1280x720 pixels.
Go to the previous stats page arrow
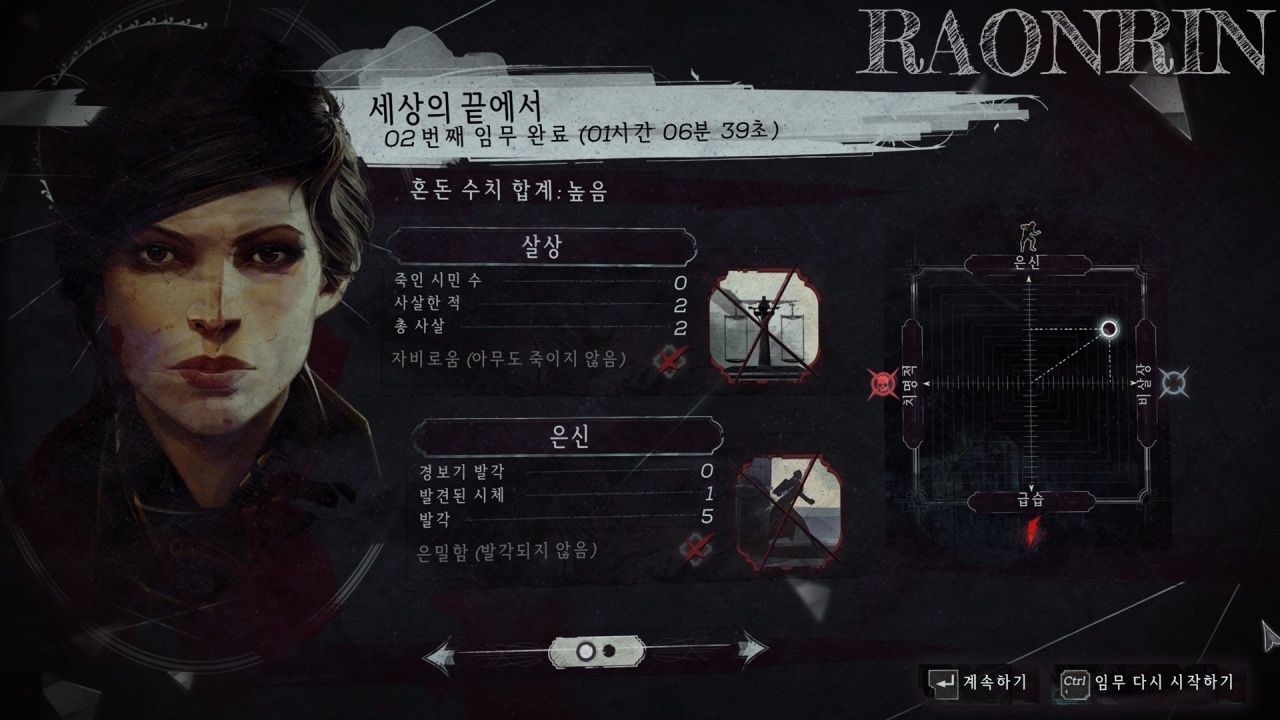pyautogui.click(x=438, y=656)
